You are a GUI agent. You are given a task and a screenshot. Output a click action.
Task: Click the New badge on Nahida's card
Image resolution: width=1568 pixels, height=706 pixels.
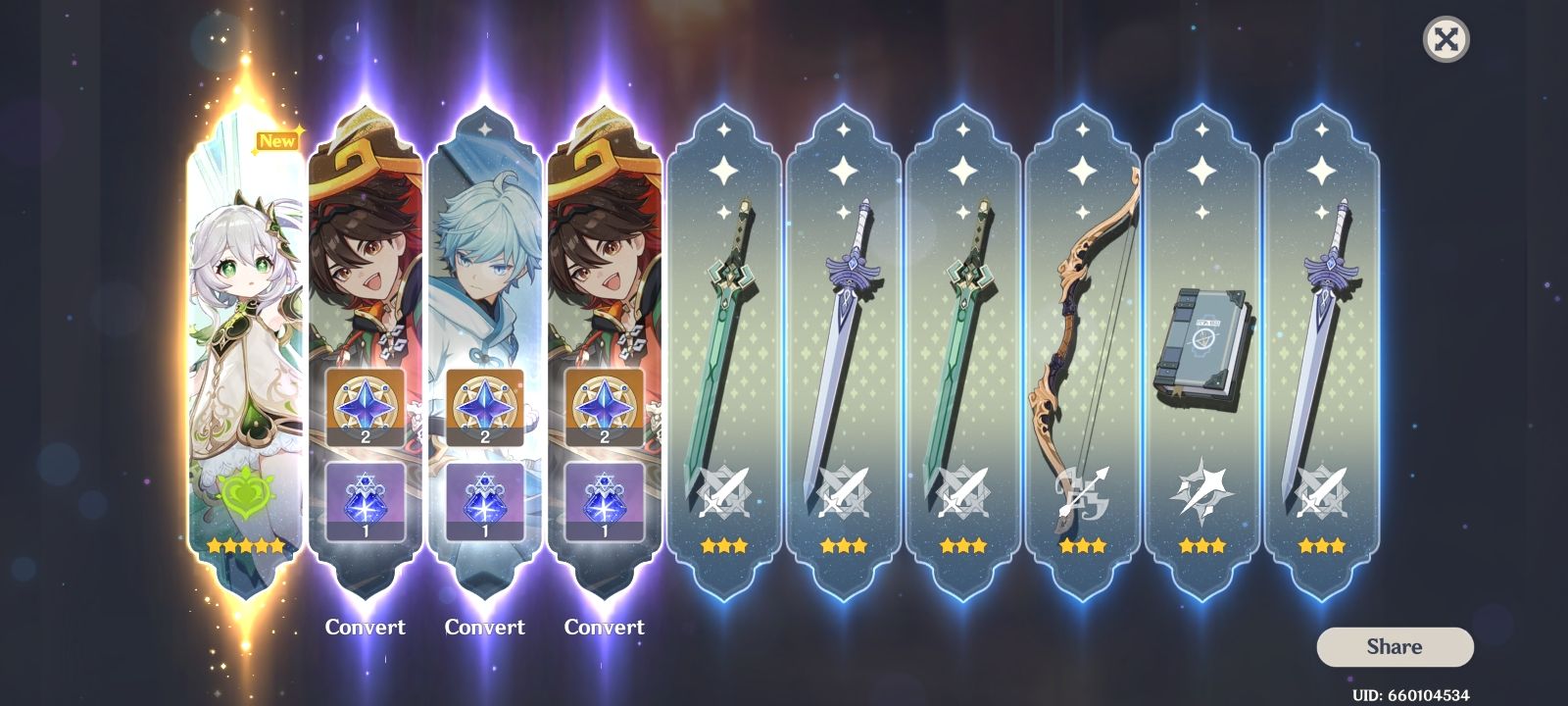275,140
